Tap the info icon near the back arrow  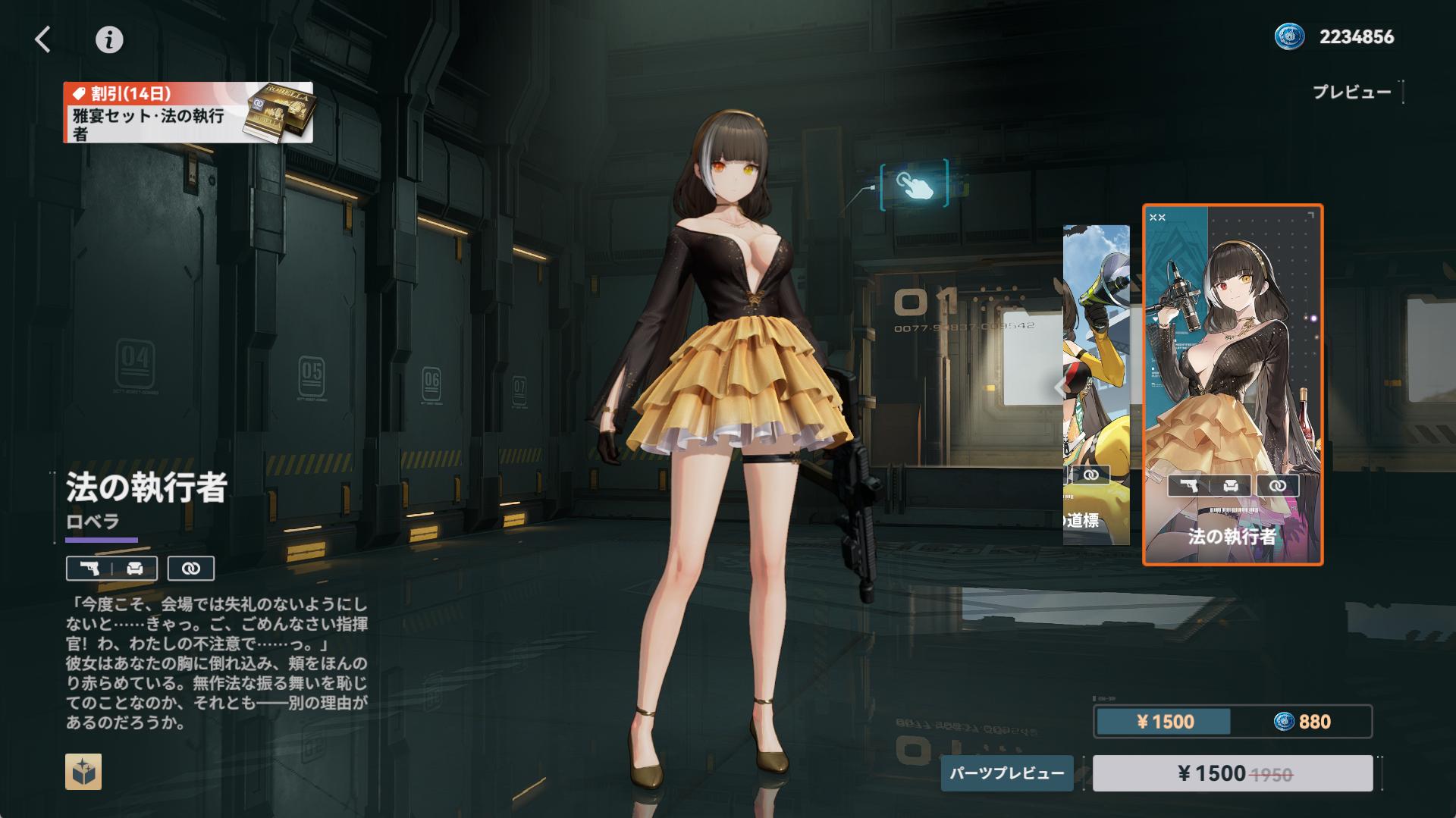coord(108,41)
